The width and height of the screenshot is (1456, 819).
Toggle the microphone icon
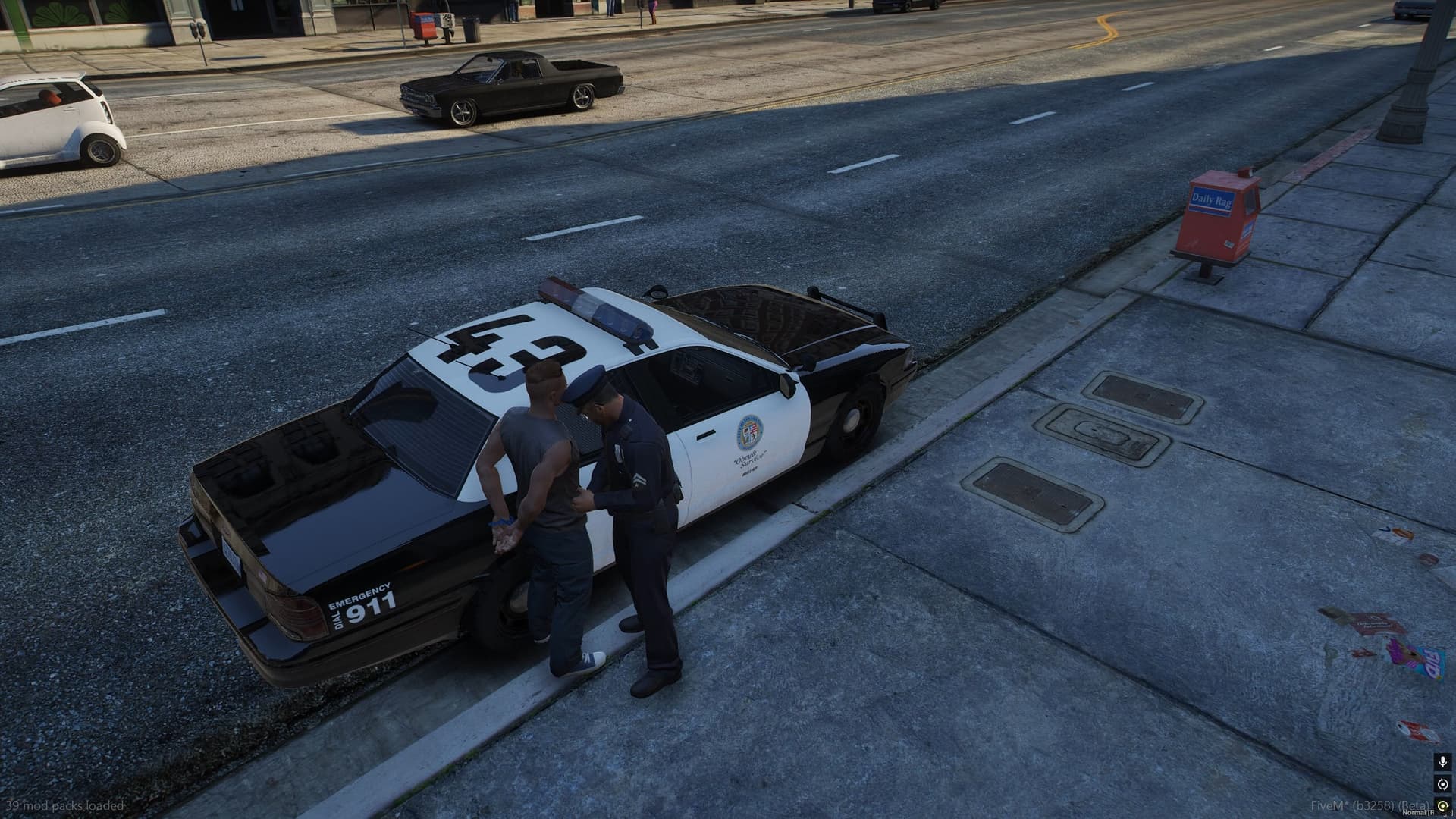pyautogui.click(x=1442, y=761)
